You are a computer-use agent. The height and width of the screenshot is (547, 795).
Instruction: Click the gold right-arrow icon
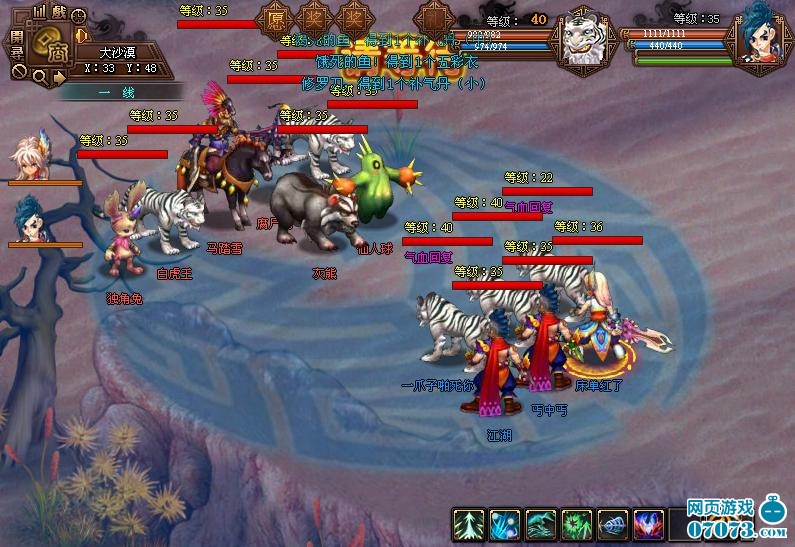click(x=59, y=76)
